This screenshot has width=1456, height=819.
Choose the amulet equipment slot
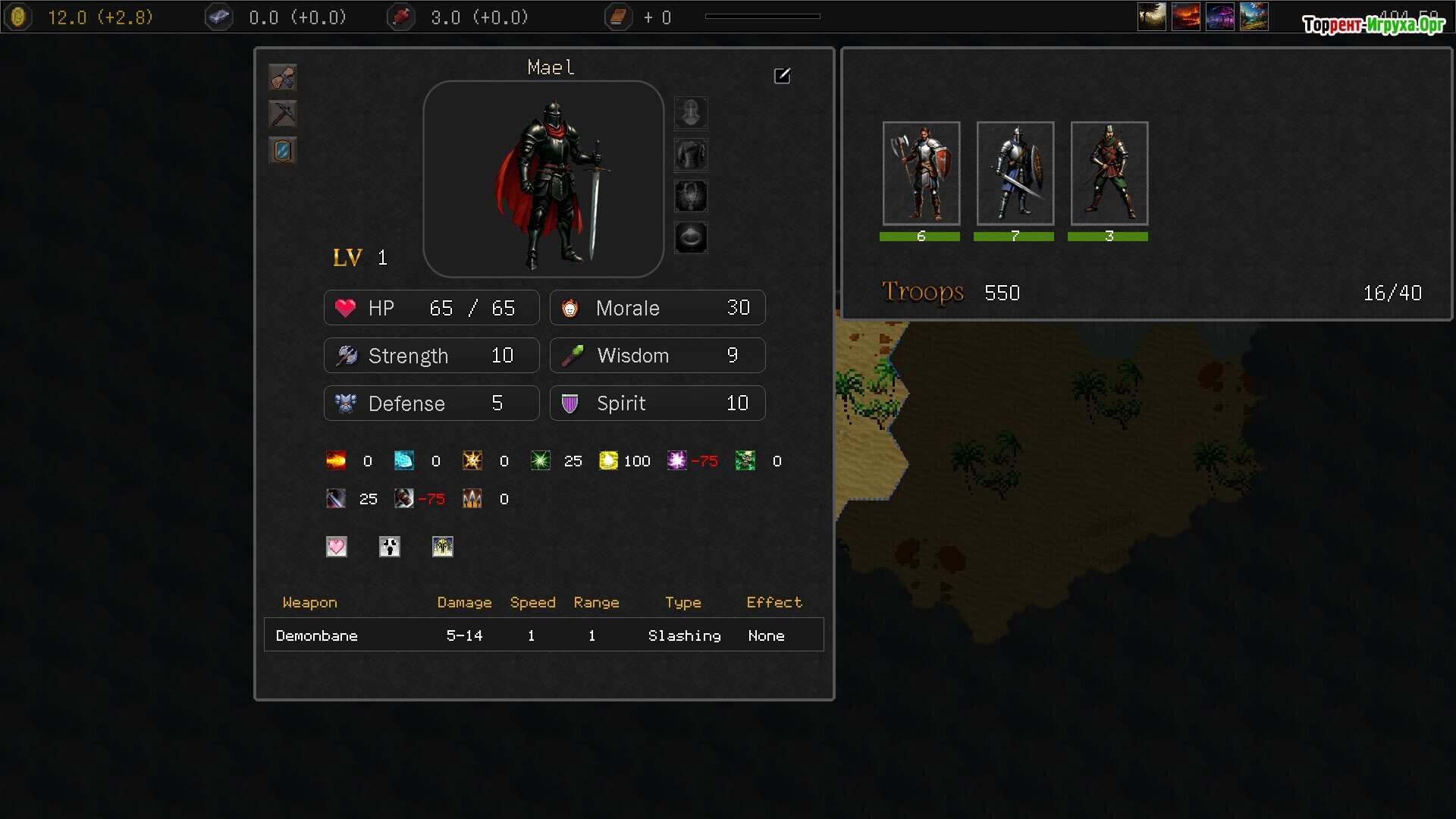coord(691,196)
